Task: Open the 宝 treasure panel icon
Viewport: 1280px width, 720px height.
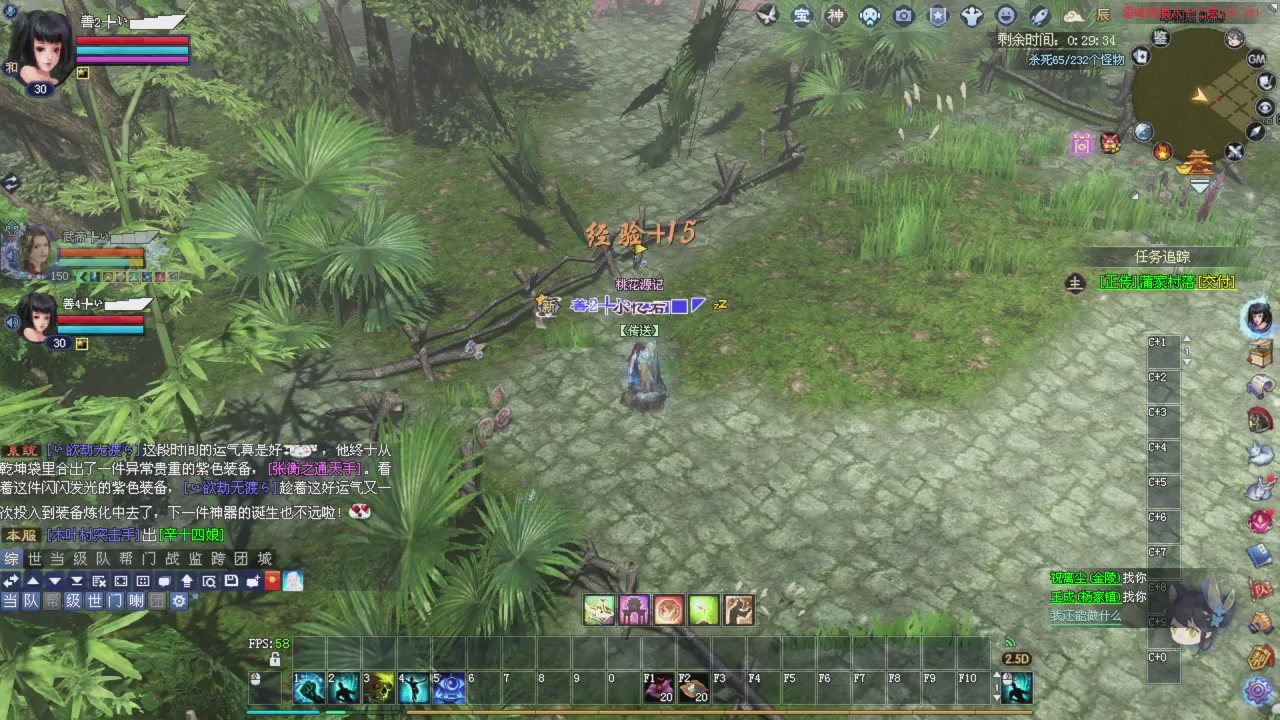Action: [x=802, y=17]
